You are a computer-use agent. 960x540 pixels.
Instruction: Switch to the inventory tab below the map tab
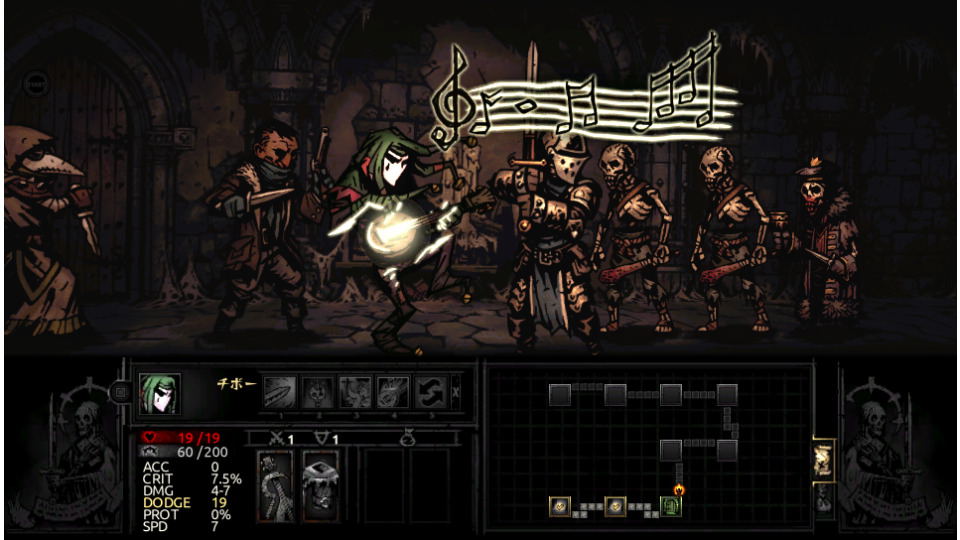coord(824,498)
